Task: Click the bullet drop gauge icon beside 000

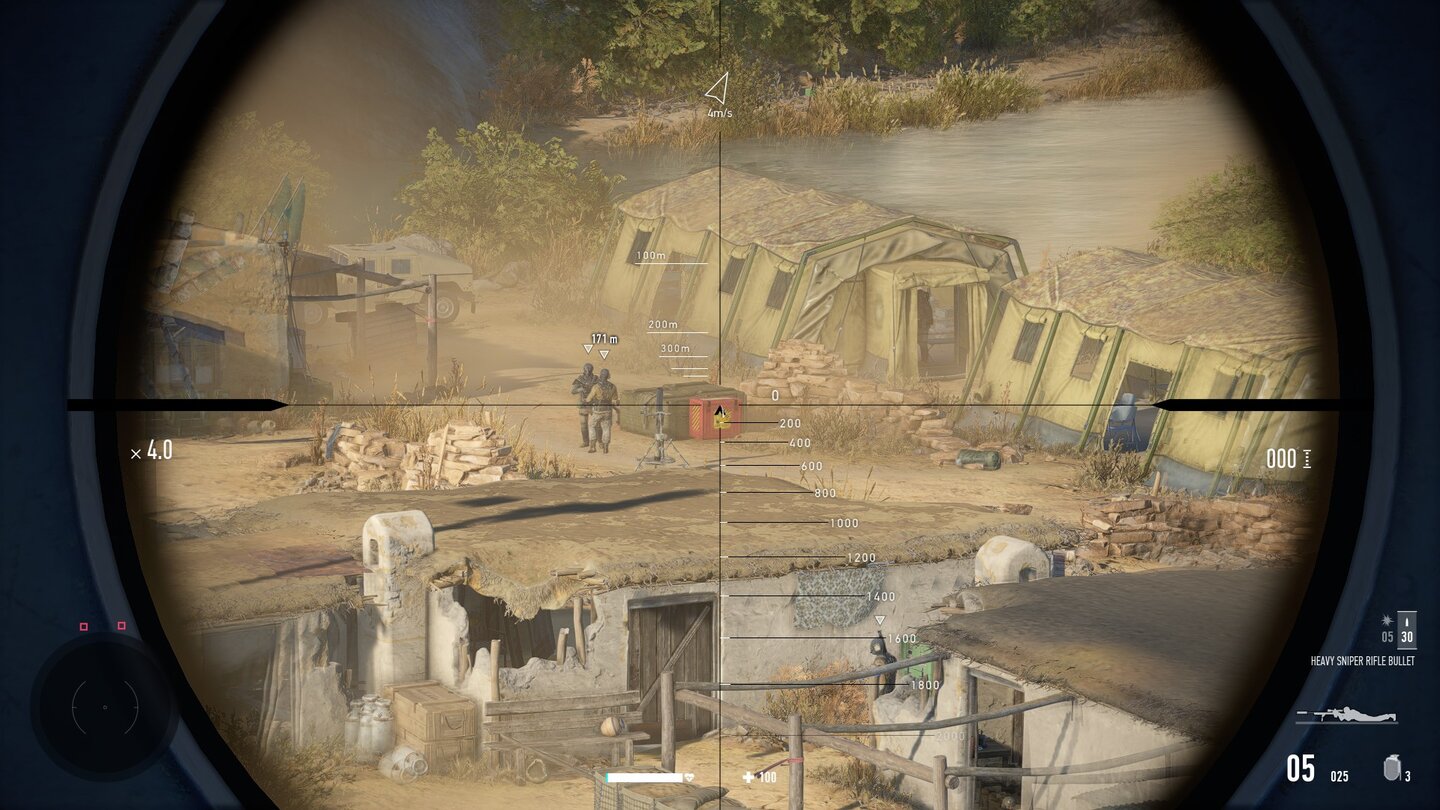Action: click(1305, 460)
